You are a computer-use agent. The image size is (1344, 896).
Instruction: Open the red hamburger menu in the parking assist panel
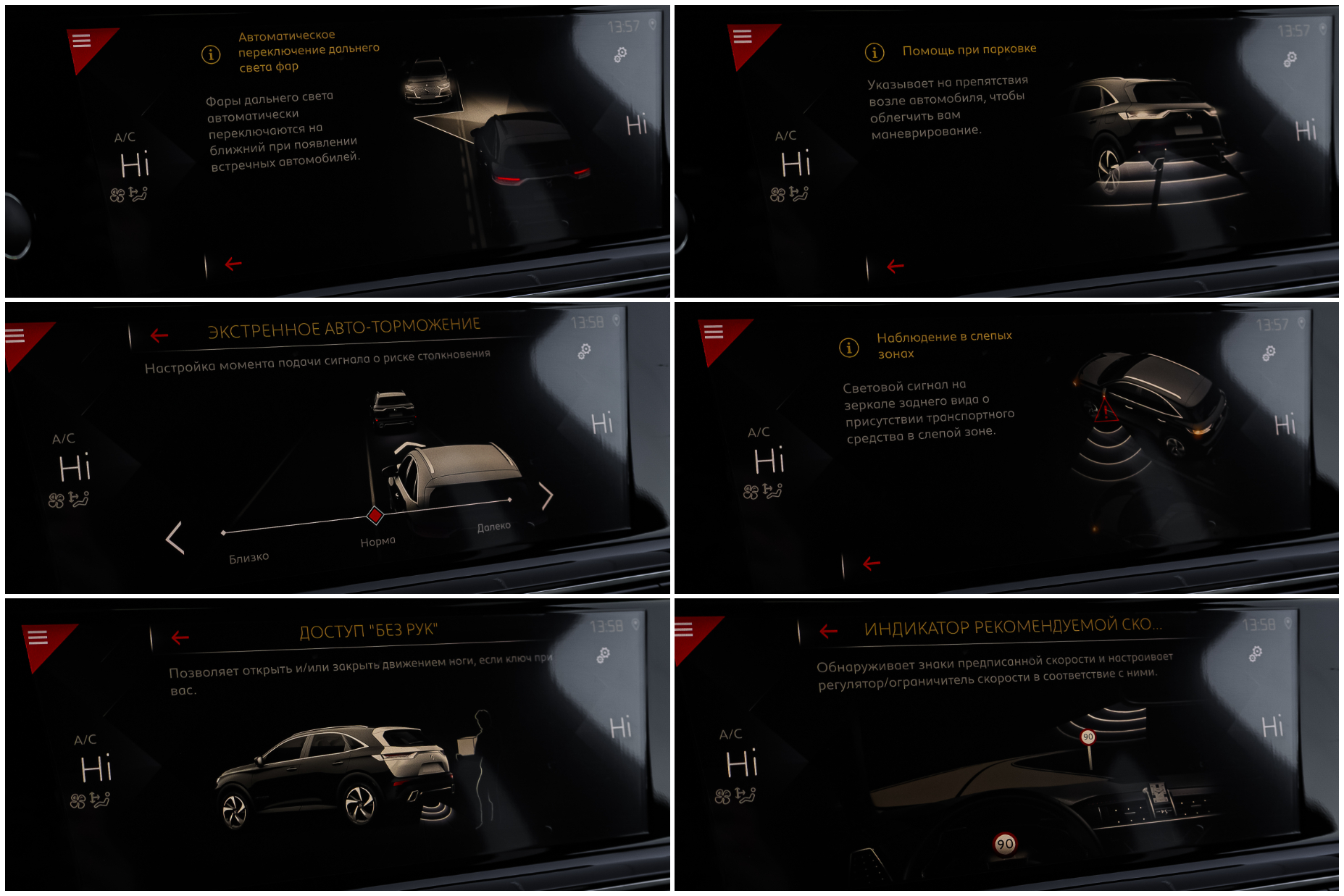coord(743,37)
